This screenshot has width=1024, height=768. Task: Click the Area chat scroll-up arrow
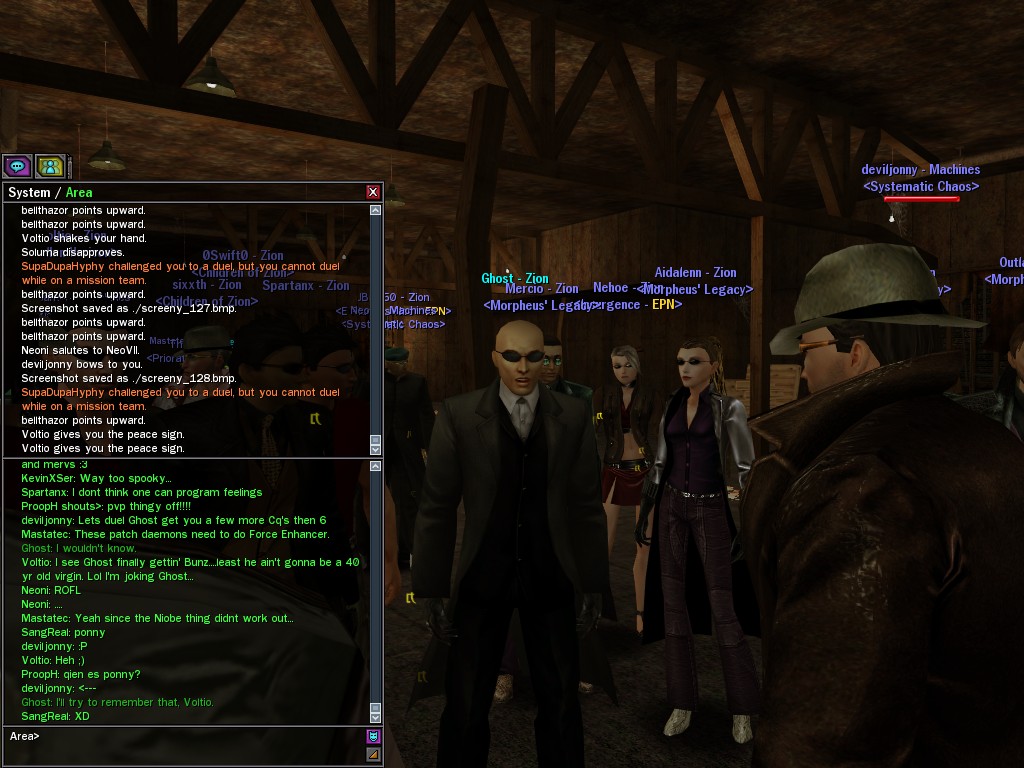[376, 465]
